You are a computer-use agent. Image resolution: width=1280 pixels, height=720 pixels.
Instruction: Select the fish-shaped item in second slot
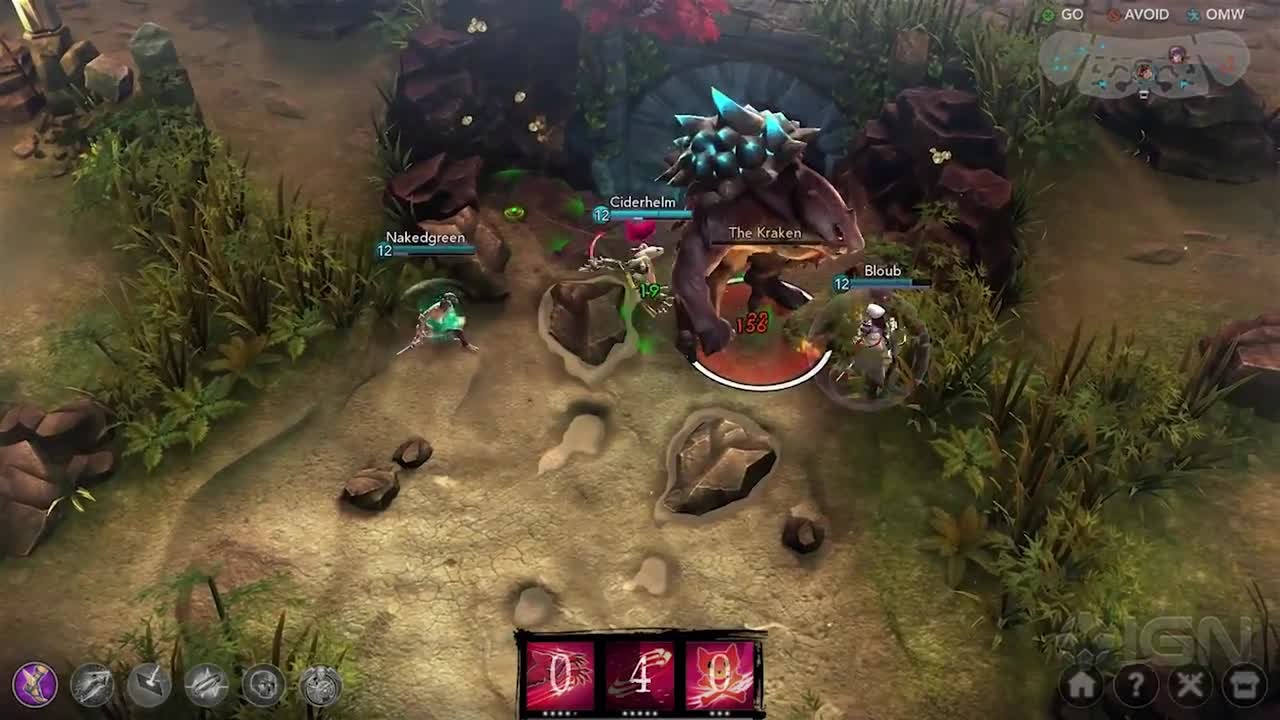click(93, 683)
